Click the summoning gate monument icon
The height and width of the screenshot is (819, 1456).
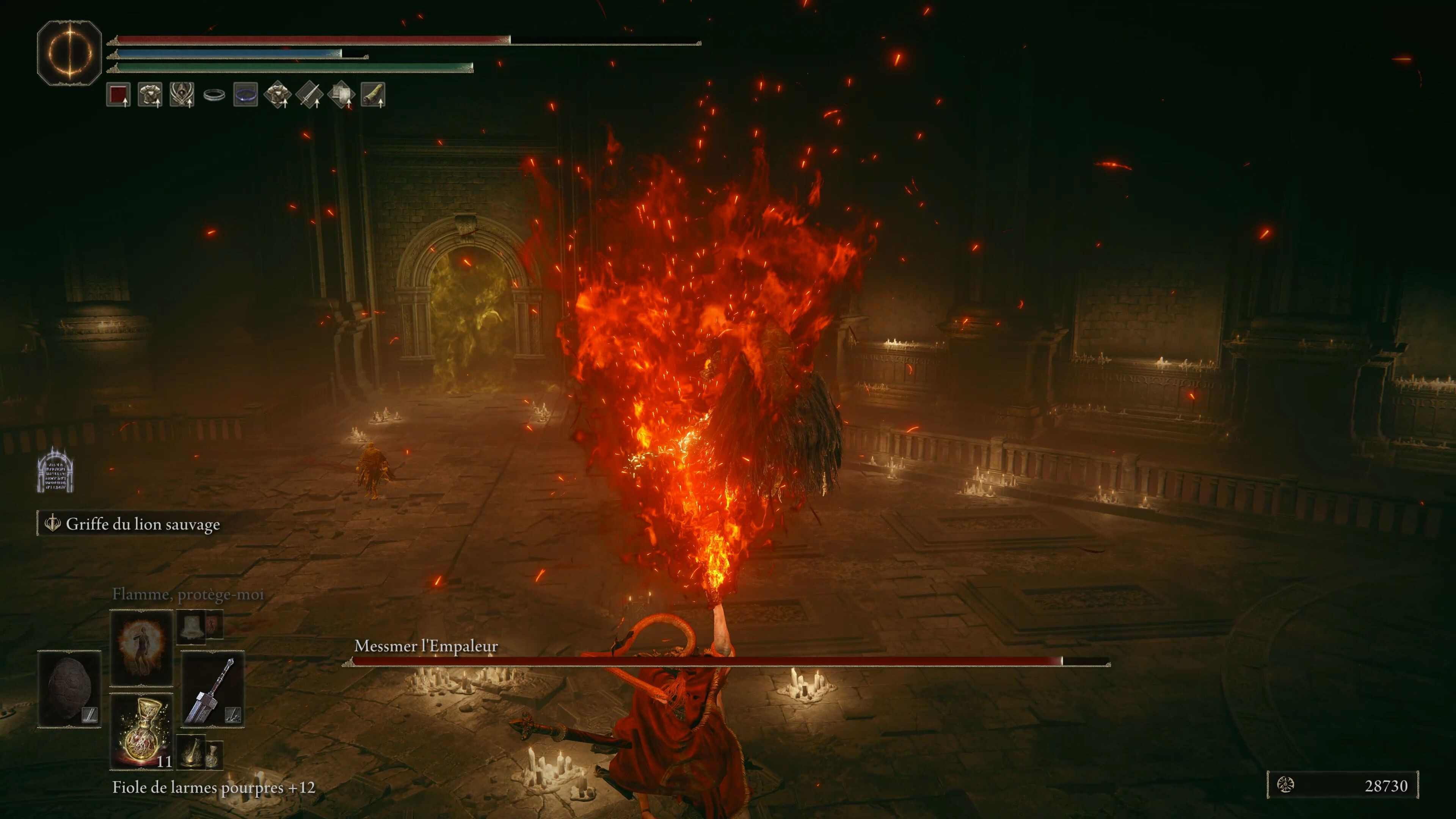point(55,470)
